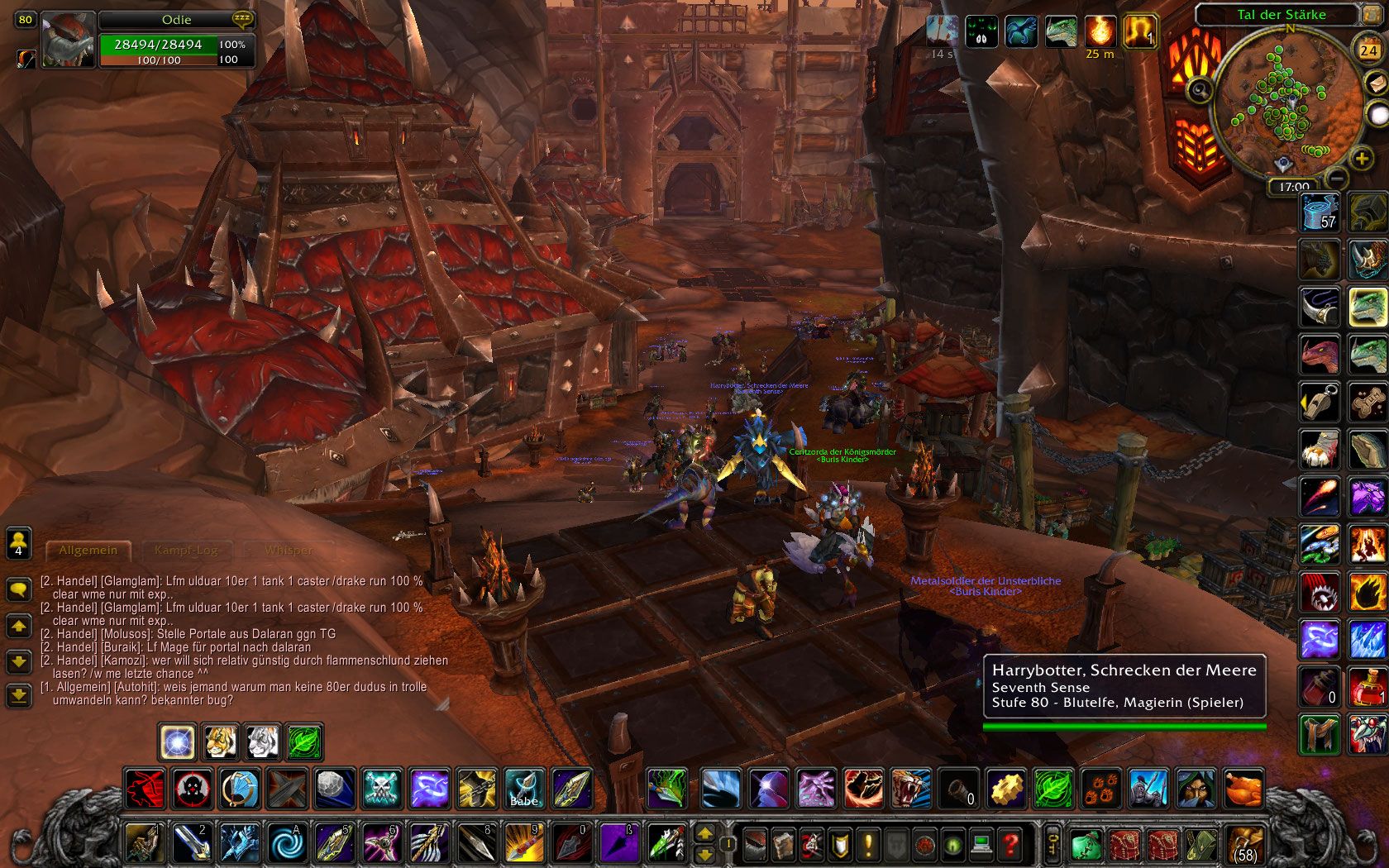Open the main backpack with 58 free slots
The height and width of the screenshot is (868, 1389).
click(1244, 845)
